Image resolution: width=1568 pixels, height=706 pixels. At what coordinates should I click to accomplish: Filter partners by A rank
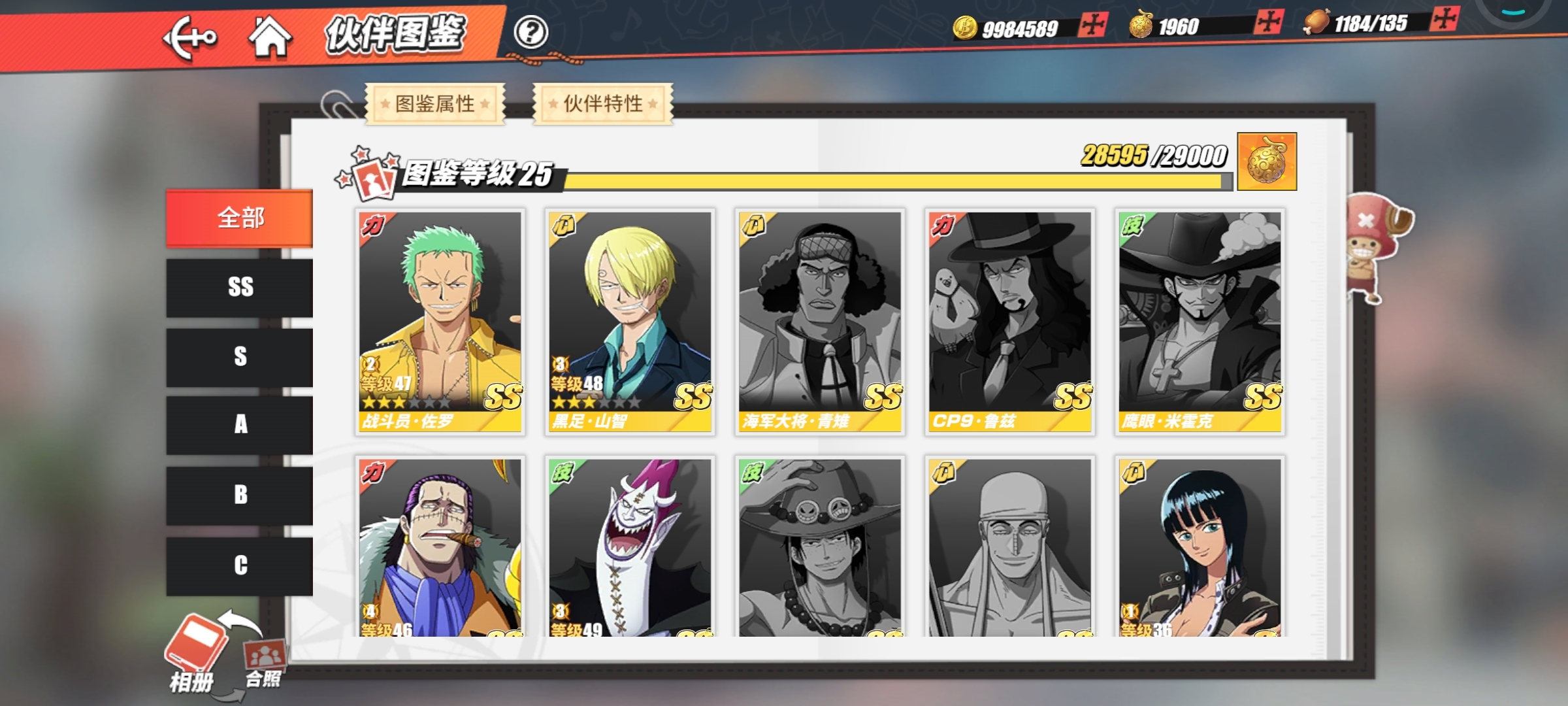[x=240, y=425]
